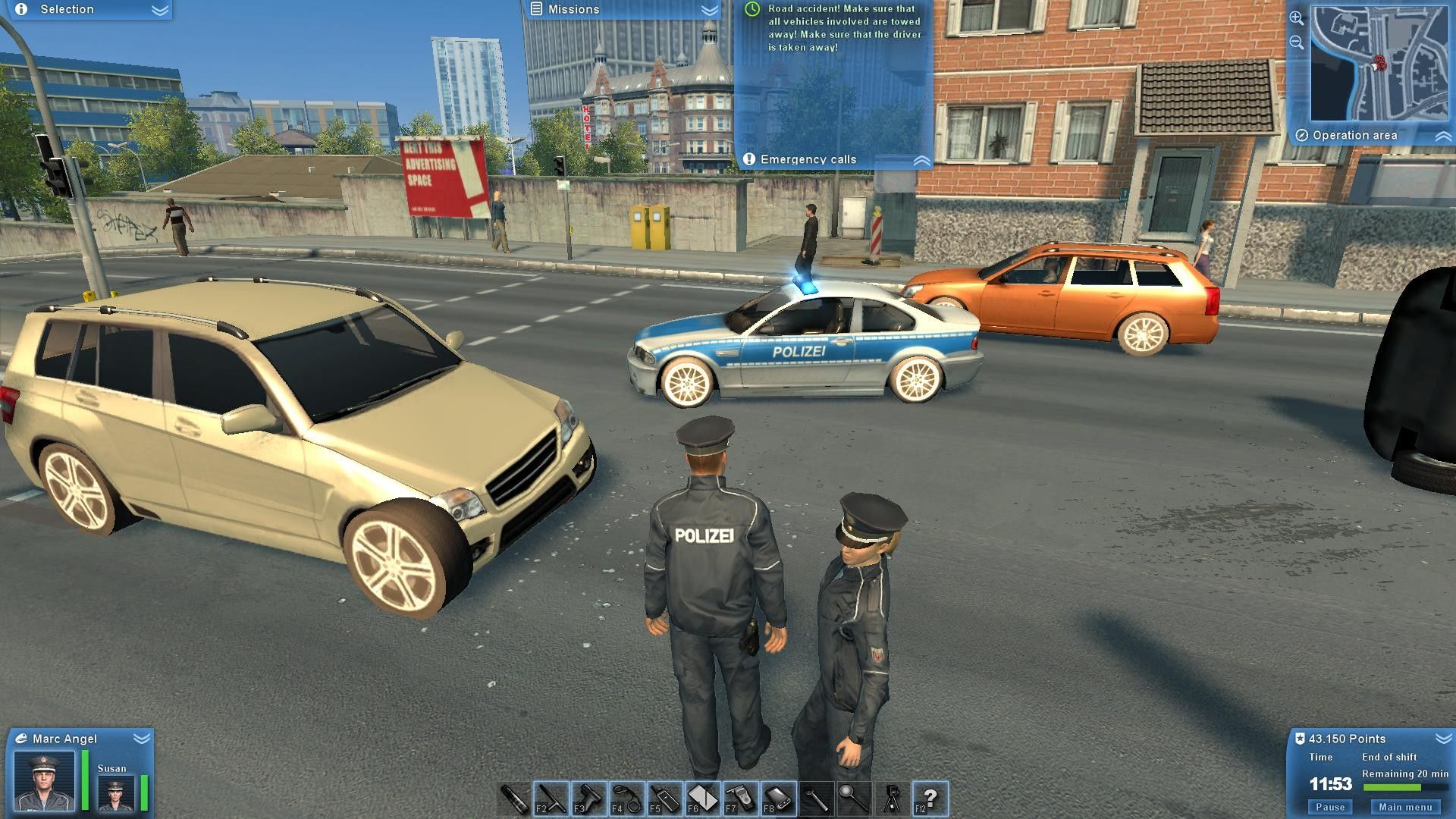Choose the F4 handcuffs tool

[627, 799]
